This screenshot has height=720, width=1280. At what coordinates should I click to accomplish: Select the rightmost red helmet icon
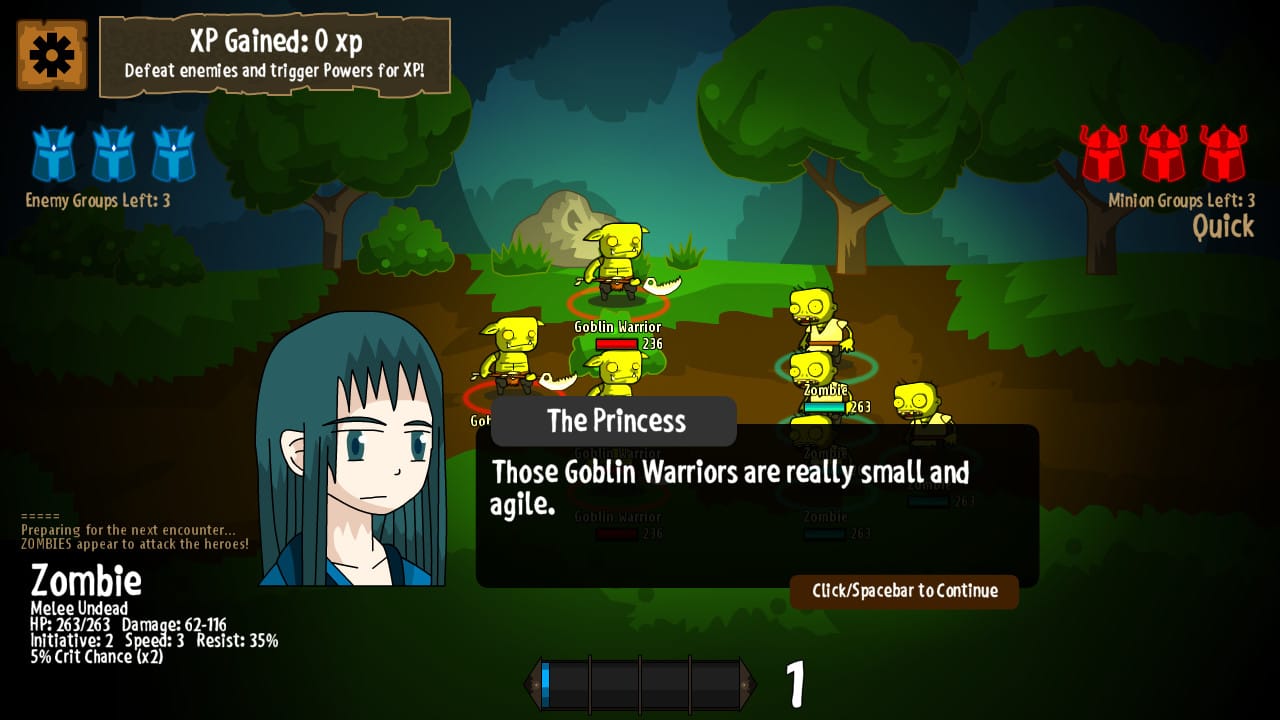tap(1222, 152)
